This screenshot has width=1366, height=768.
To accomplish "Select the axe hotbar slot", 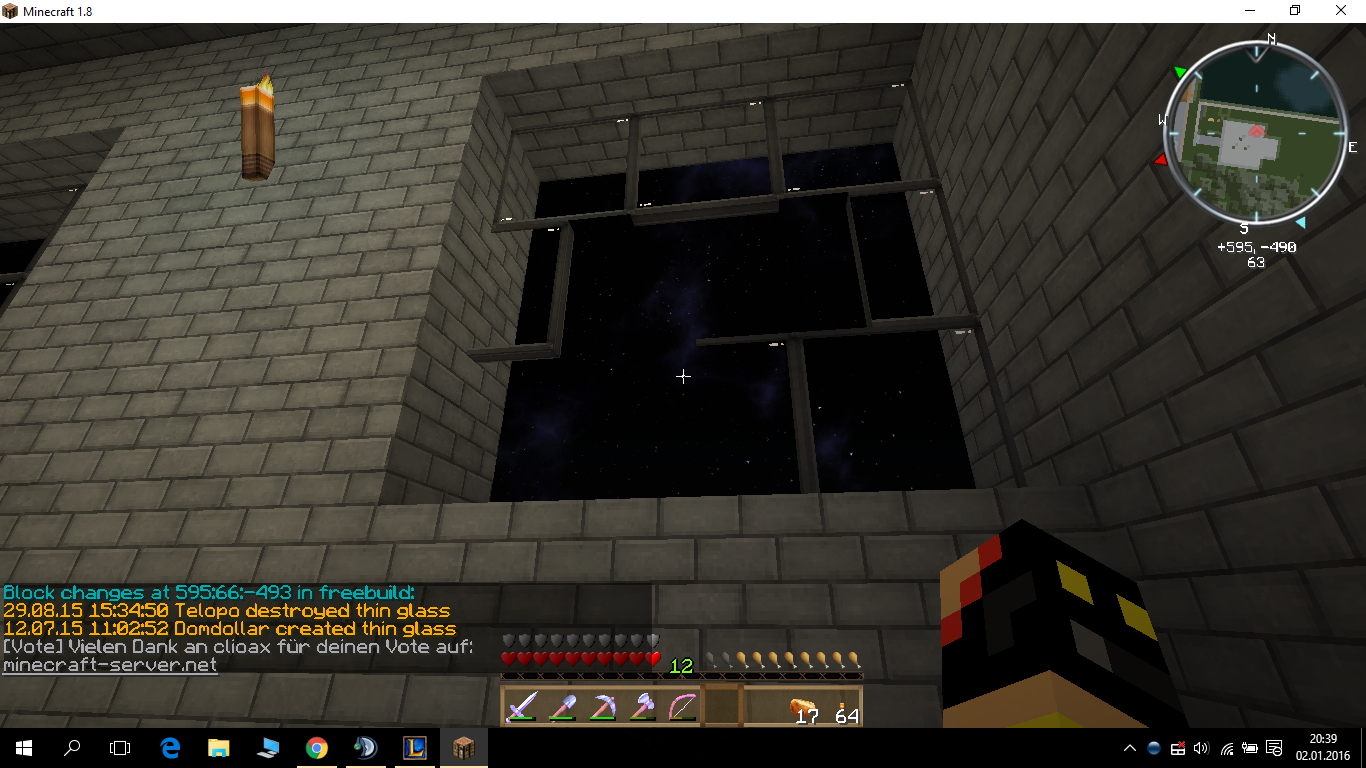I will coord(642,706).
